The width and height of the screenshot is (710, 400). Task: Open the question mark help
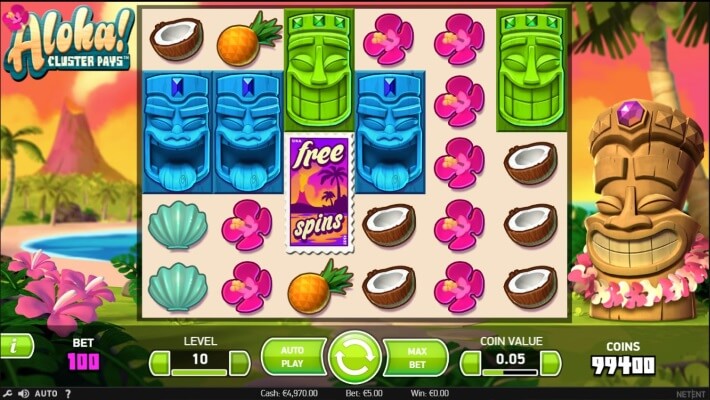tap(68, 394)
